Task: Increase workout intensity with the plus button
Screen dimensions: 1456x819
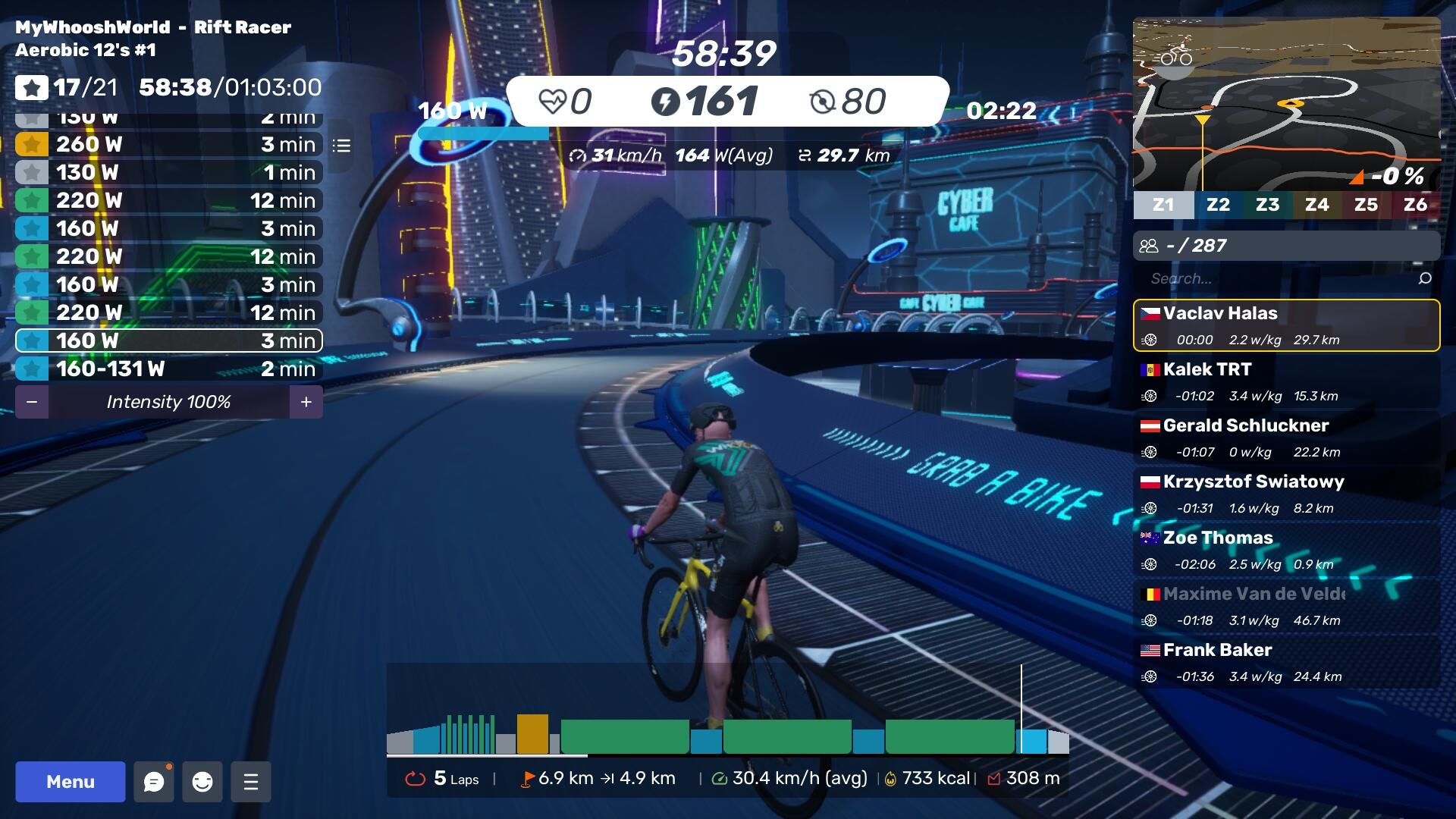Action: tap(306, 402)
